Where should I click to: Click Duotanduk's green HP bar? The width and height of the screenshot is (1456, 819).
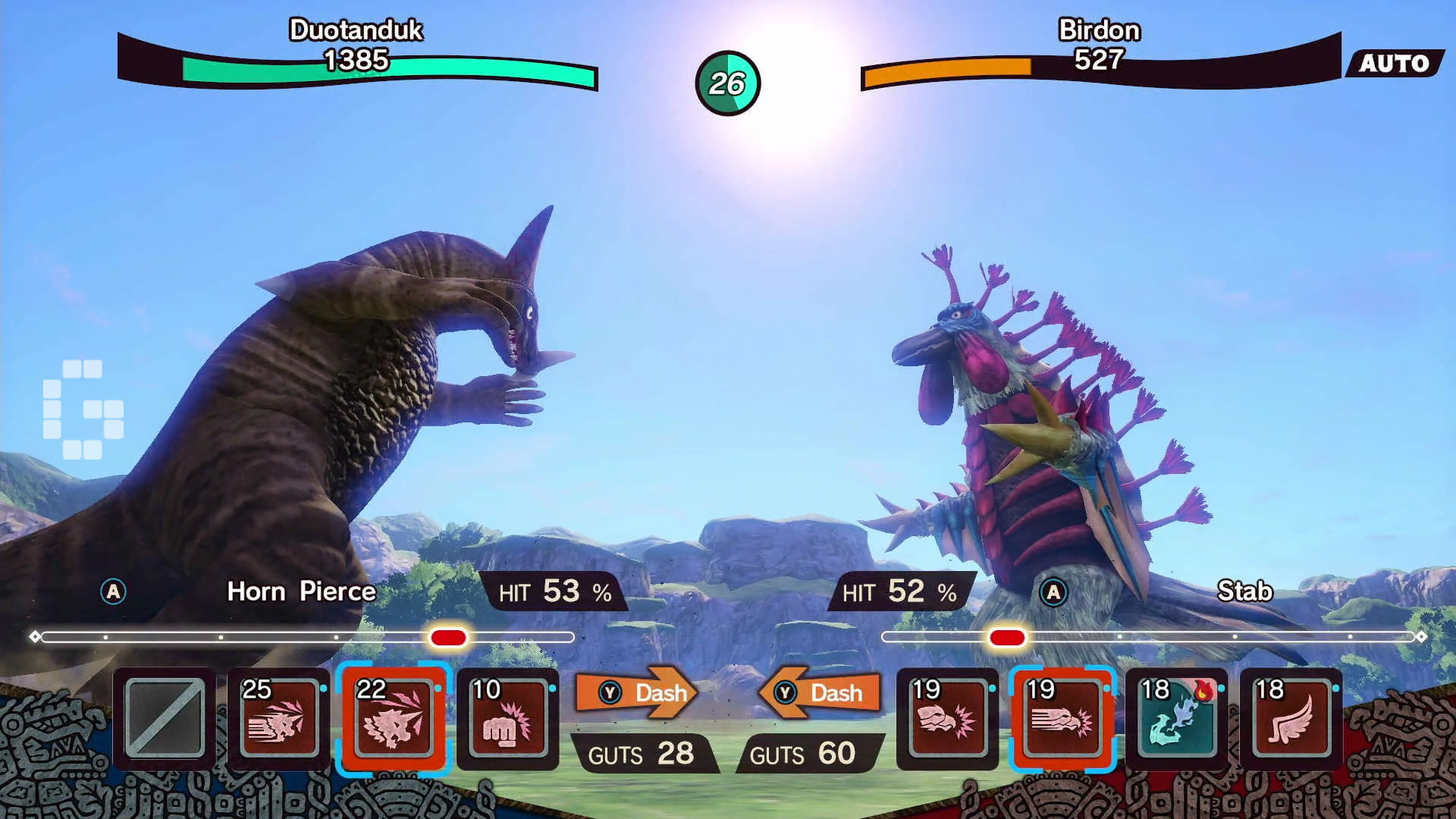(379, 74)
